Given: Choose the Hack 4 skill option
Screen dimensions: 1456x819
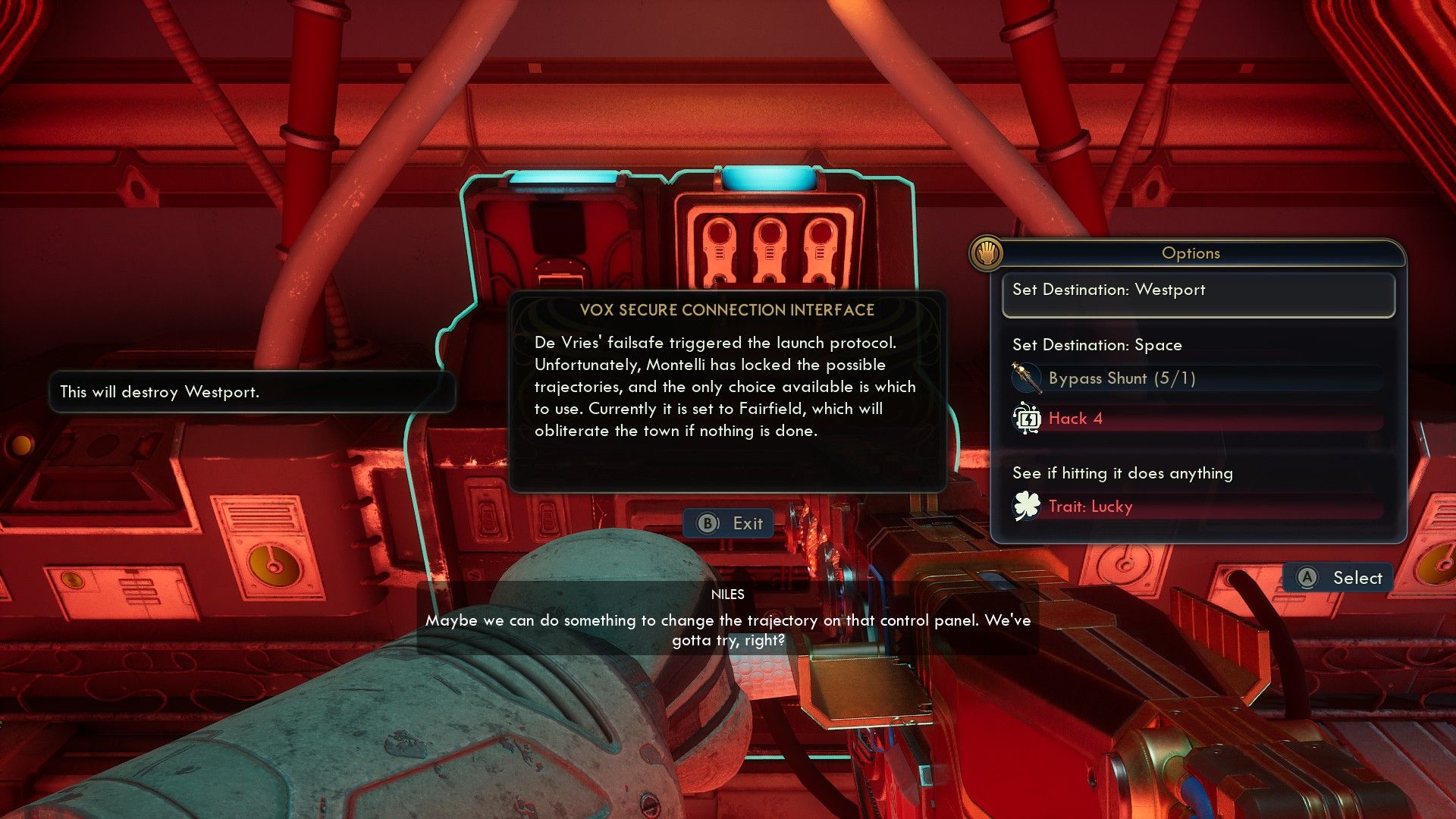Looking at the screenshot, I should point(1197,419).
